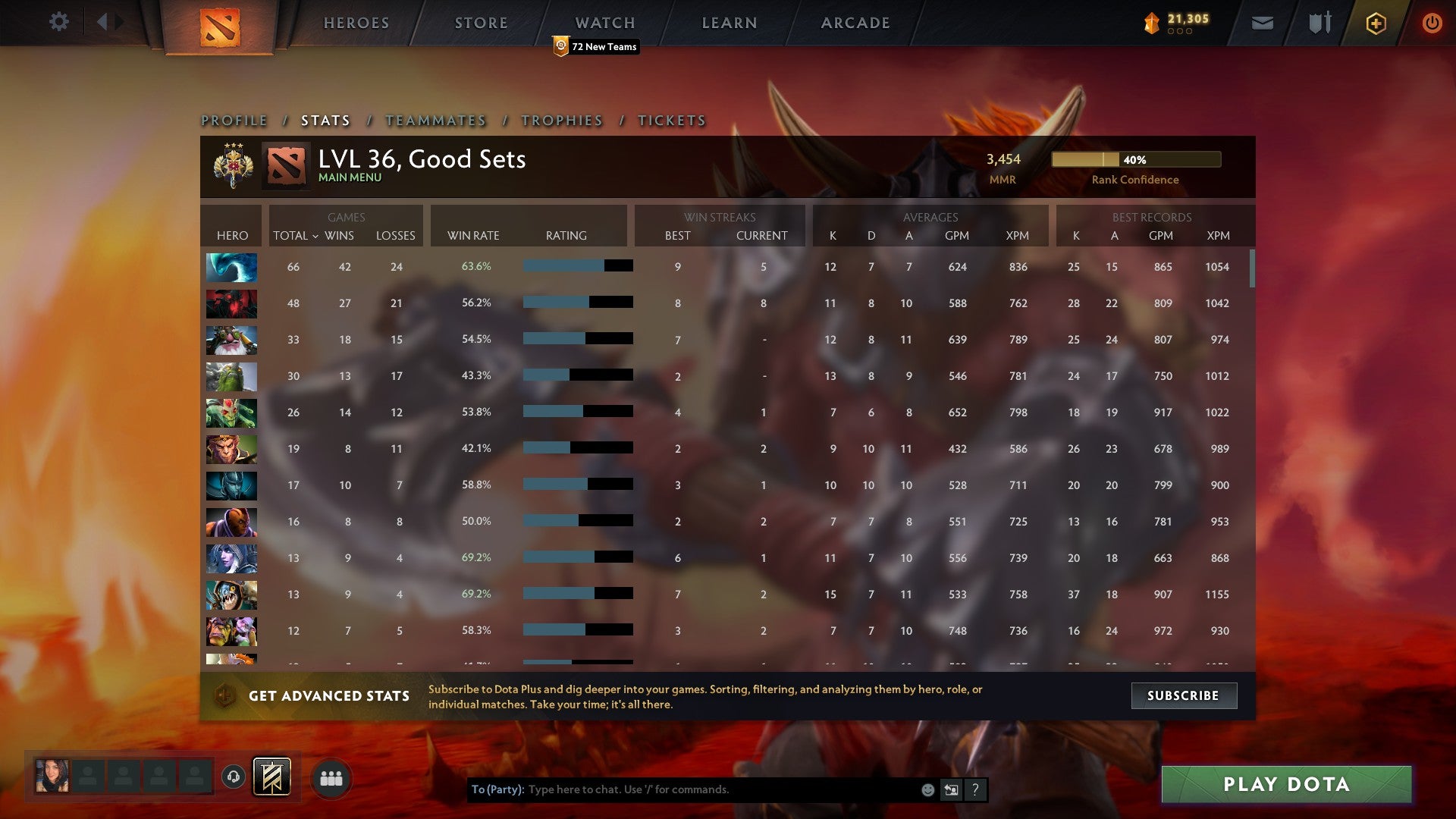
Task: Open the Armory shield-and-sword icon
Action: coord(1319,23)
